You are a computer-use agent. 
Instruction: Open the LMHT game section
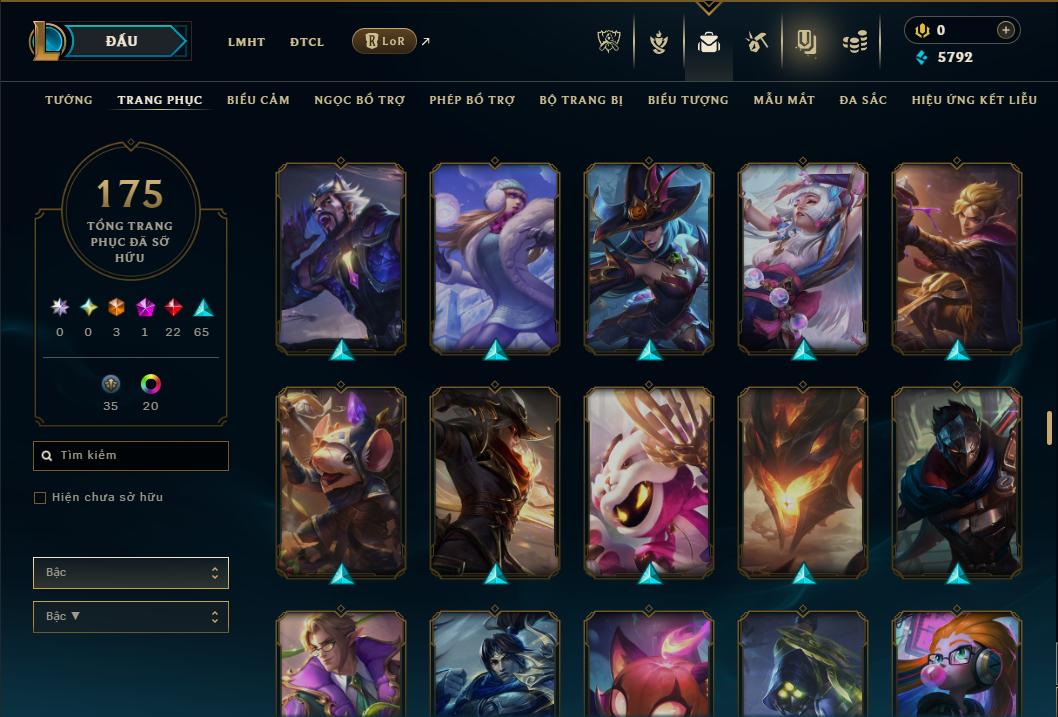[x=246, y=42]
